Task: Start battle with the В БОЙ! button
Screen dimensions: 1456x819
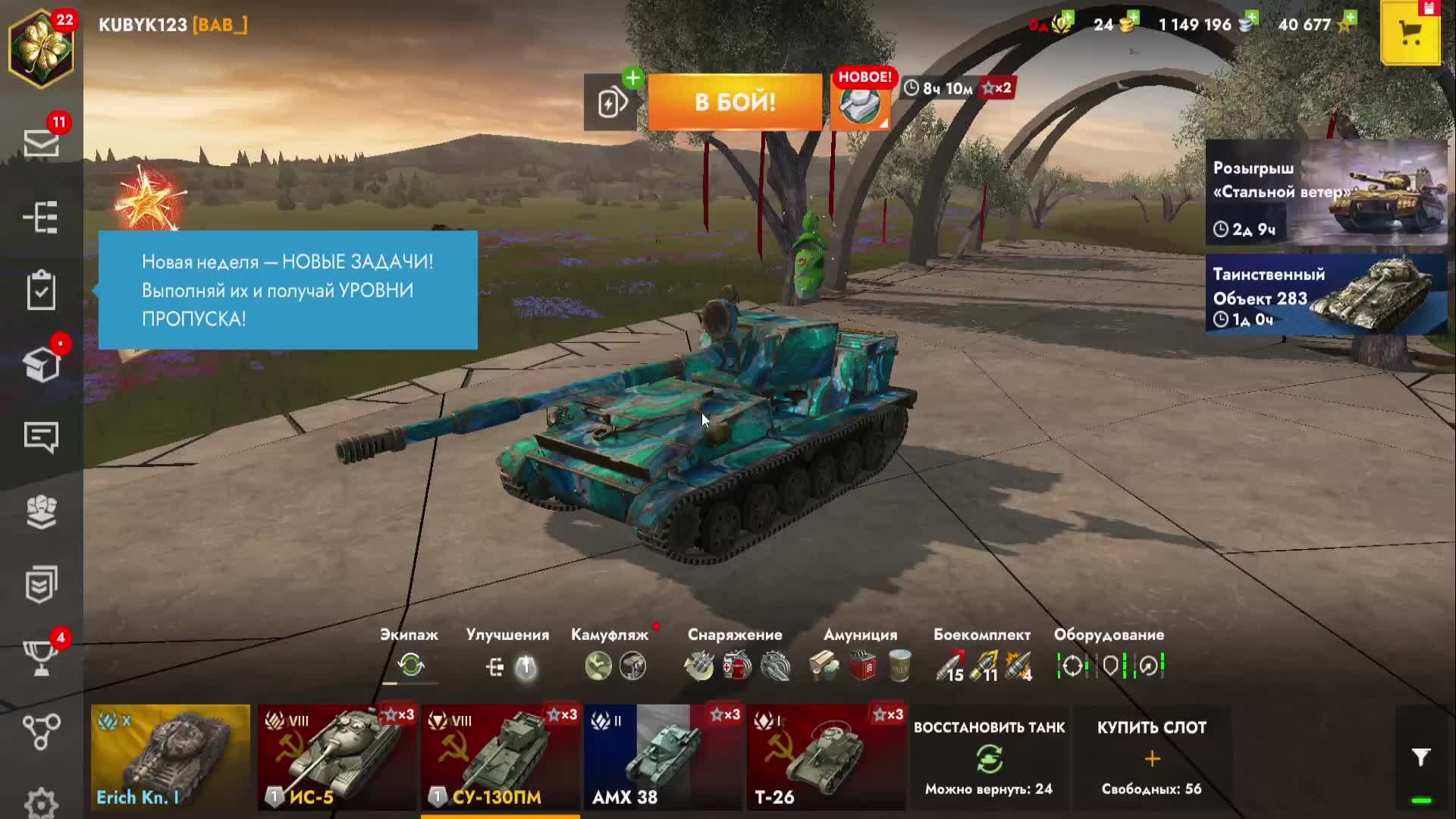Action: click(735, 102)
